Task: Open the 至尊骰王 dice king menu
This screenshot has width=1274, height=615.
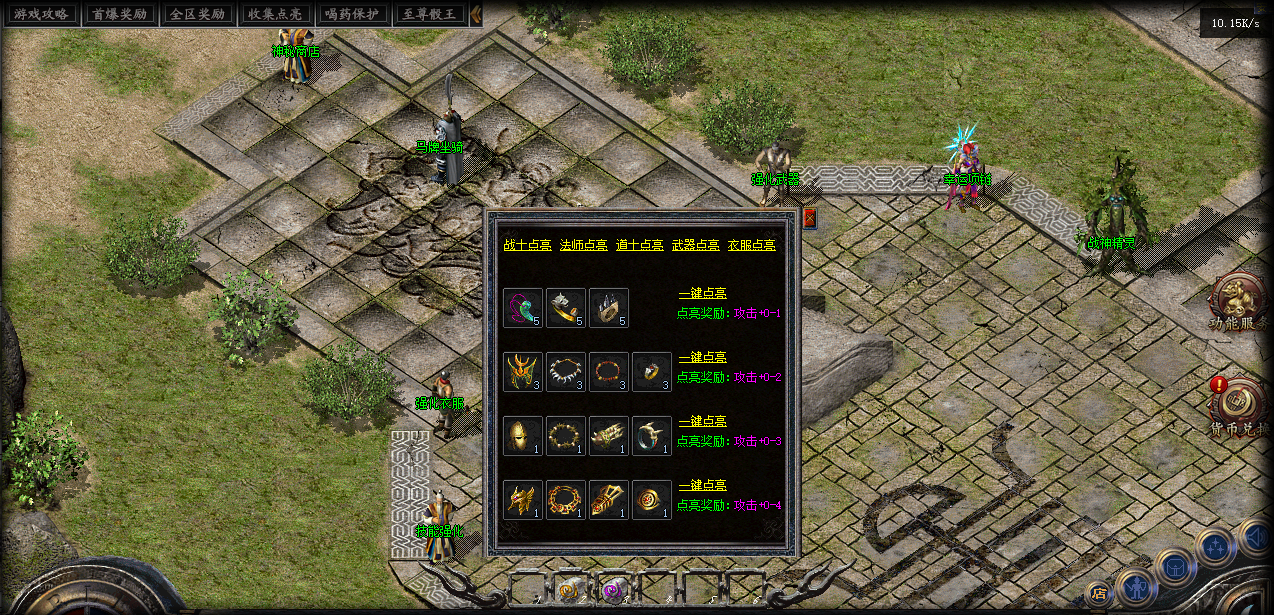Action: [x=429, y=15]
